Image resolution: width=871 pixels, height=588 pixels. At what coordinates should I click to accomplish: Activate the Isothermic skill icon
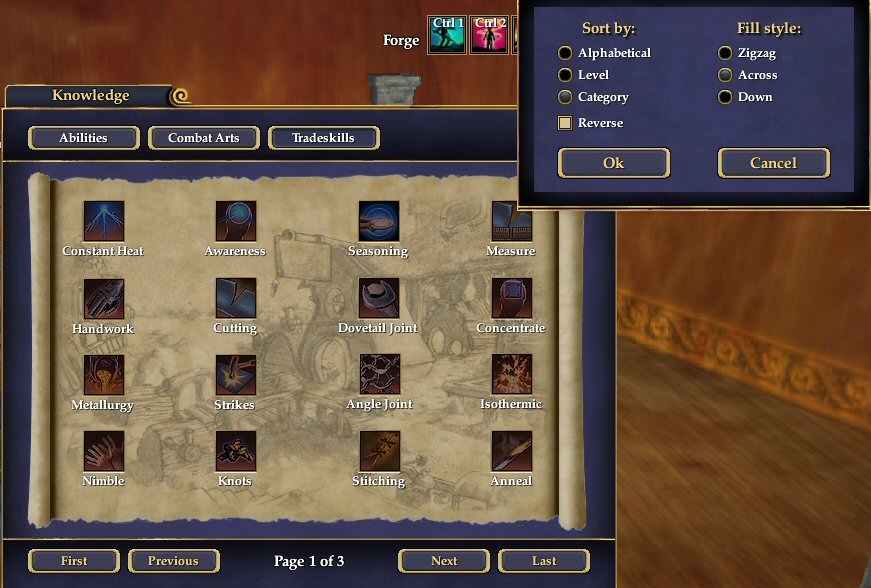click(x=511, y=375)
